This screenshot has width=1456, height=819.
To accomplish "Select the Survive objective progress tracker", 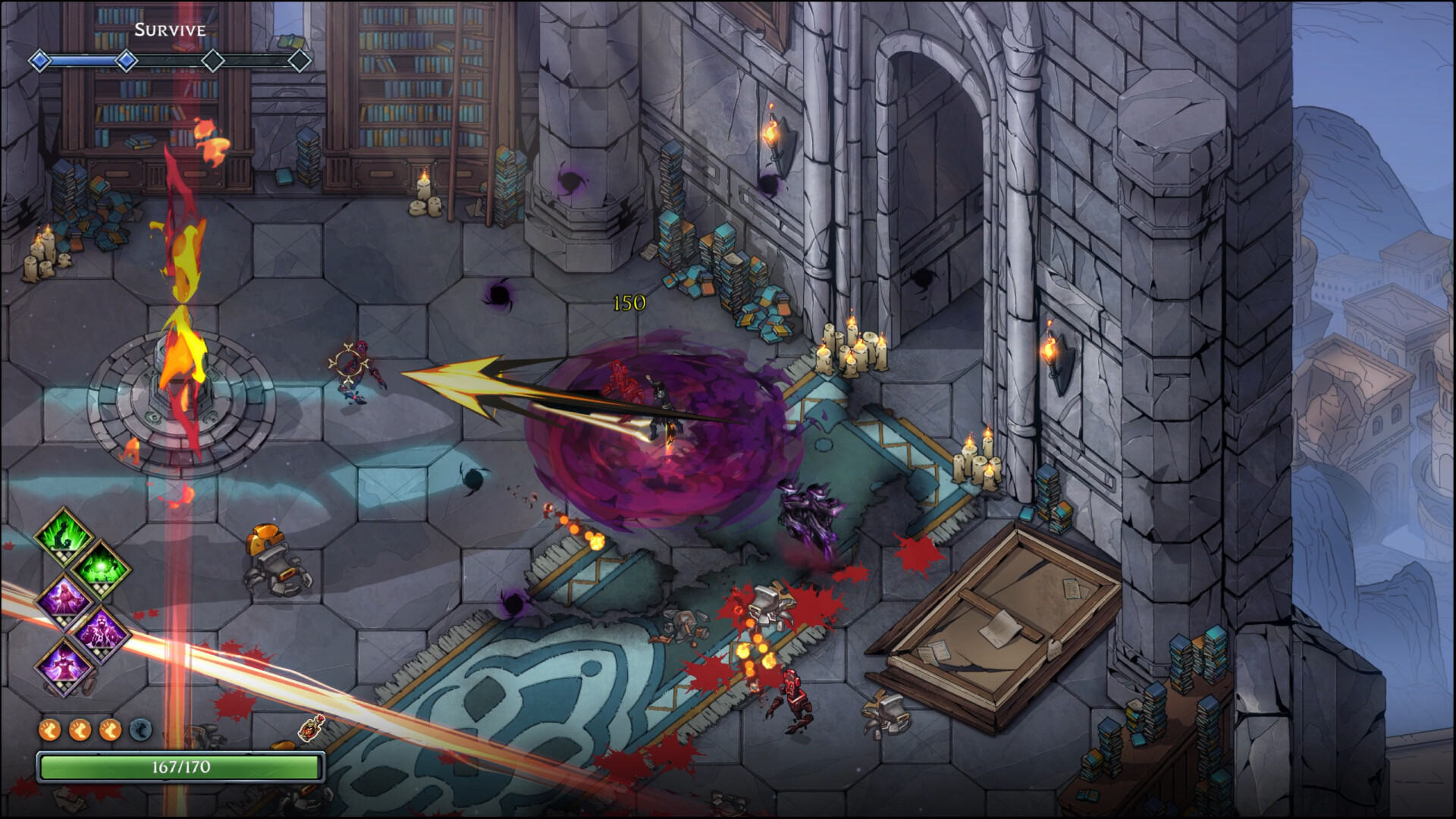I will (170, 60).
